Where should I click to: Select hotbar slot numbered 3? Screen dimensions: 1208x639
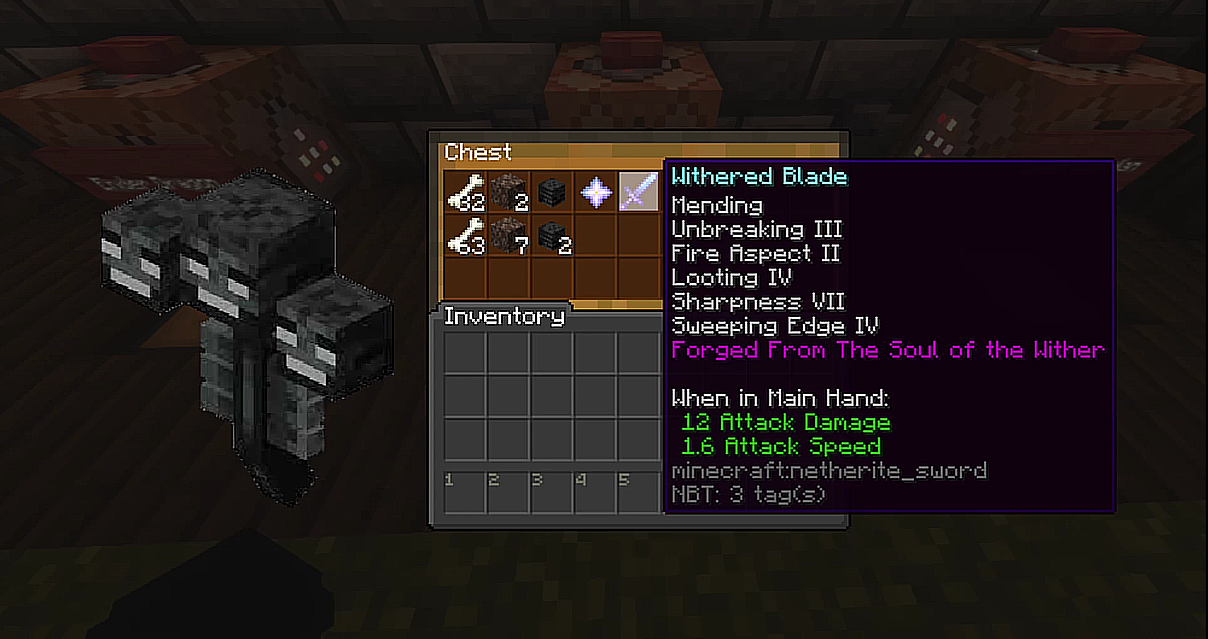(552, 492)
